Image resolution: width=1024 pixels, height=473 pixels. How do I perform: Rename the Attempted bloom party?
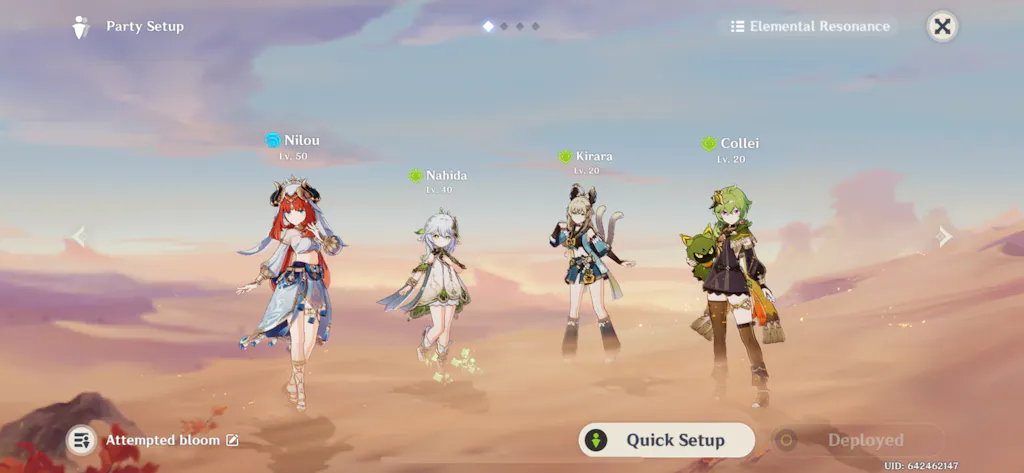coord(233,440)
